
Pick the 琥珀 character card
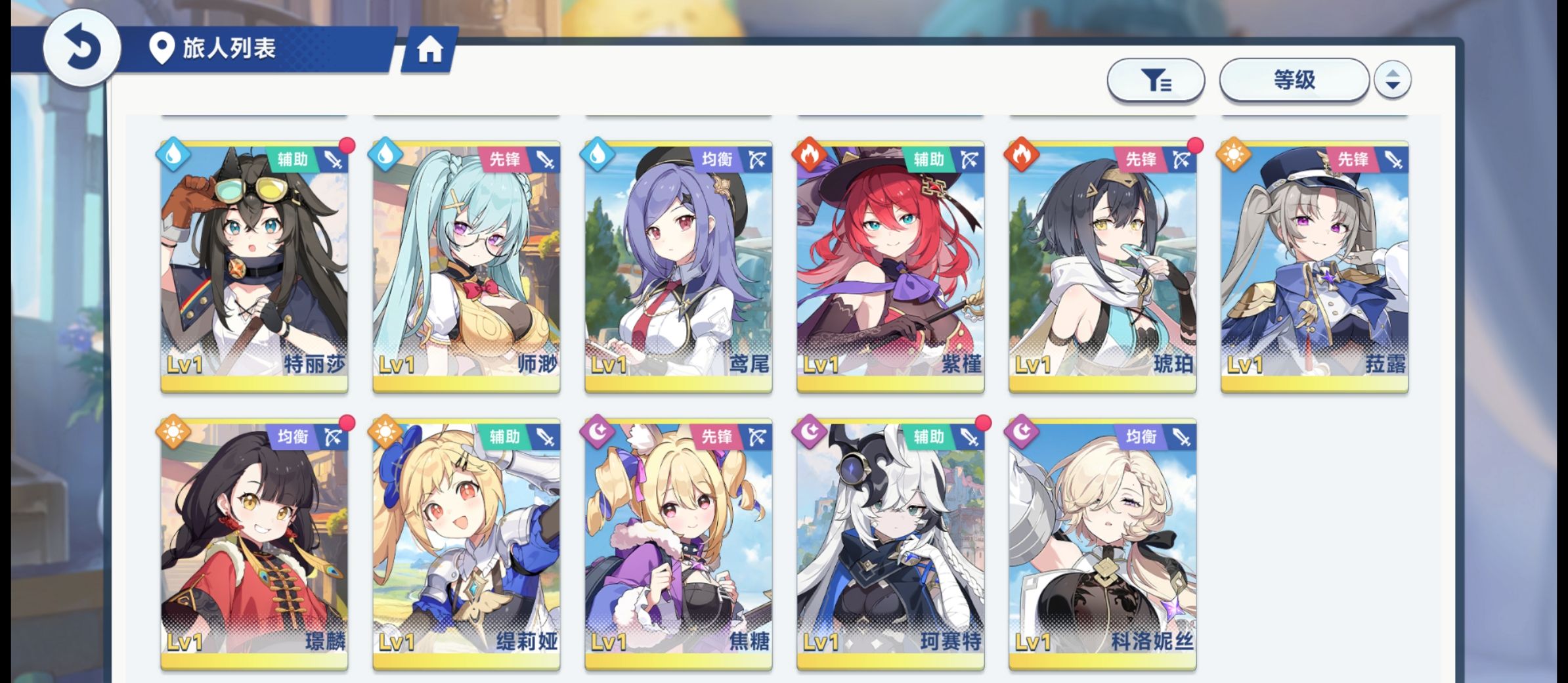[1102, 266]
